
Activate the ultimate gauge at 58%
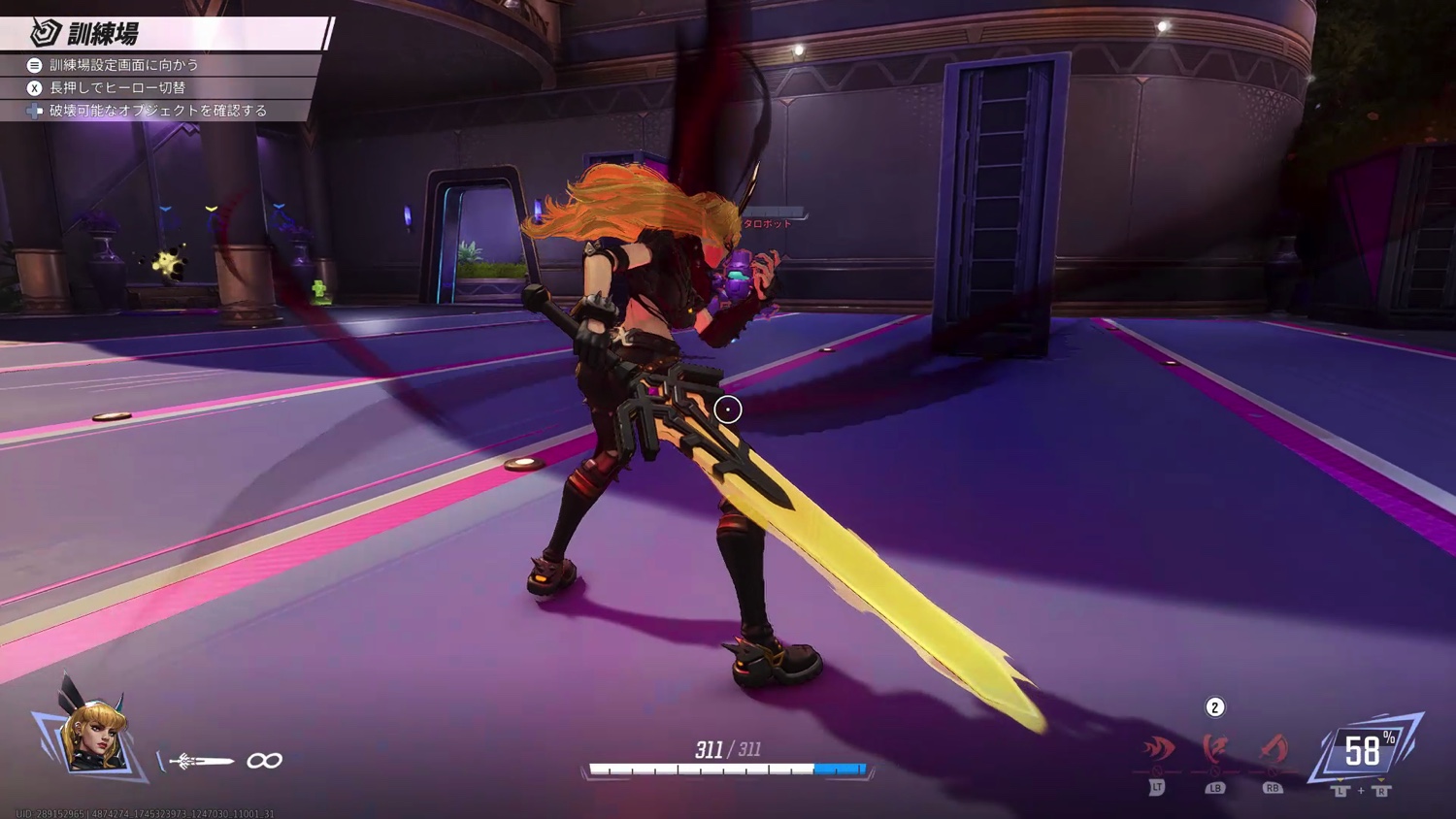click(x=1367, y=749)
